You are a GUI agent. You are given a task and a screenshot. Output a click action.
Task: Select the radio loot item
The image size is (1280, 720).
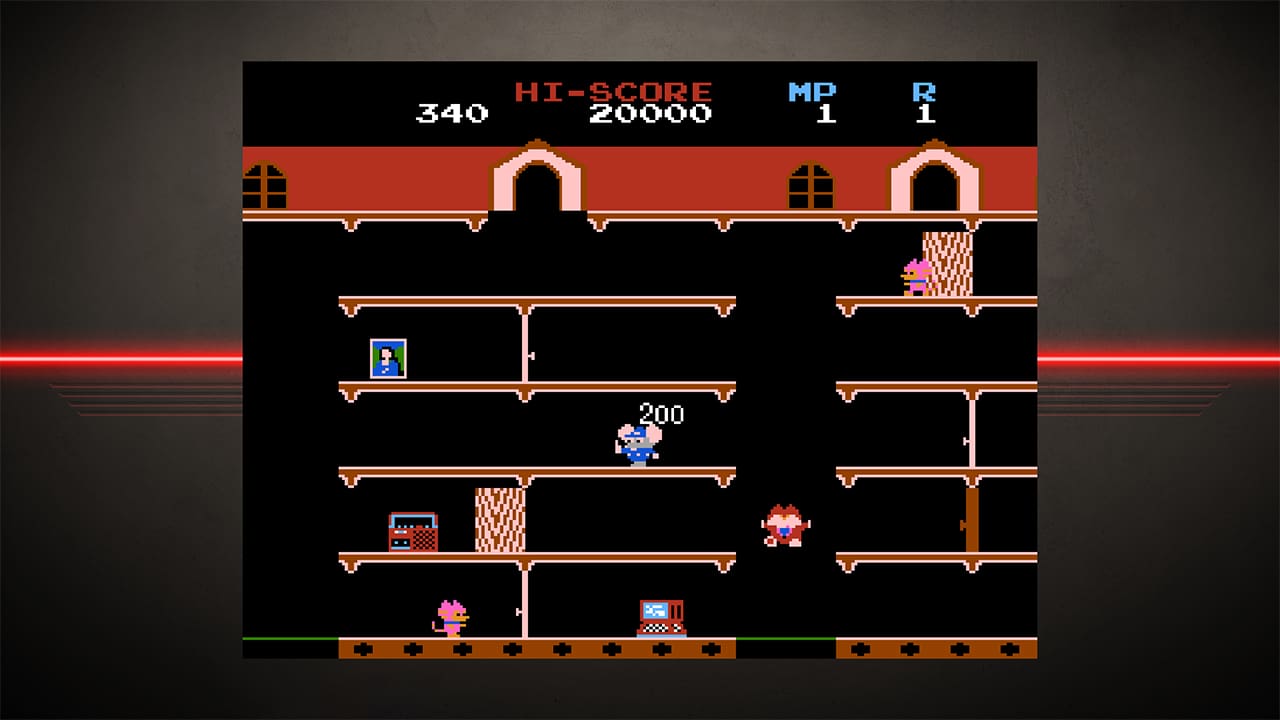(x=412, y=532)
